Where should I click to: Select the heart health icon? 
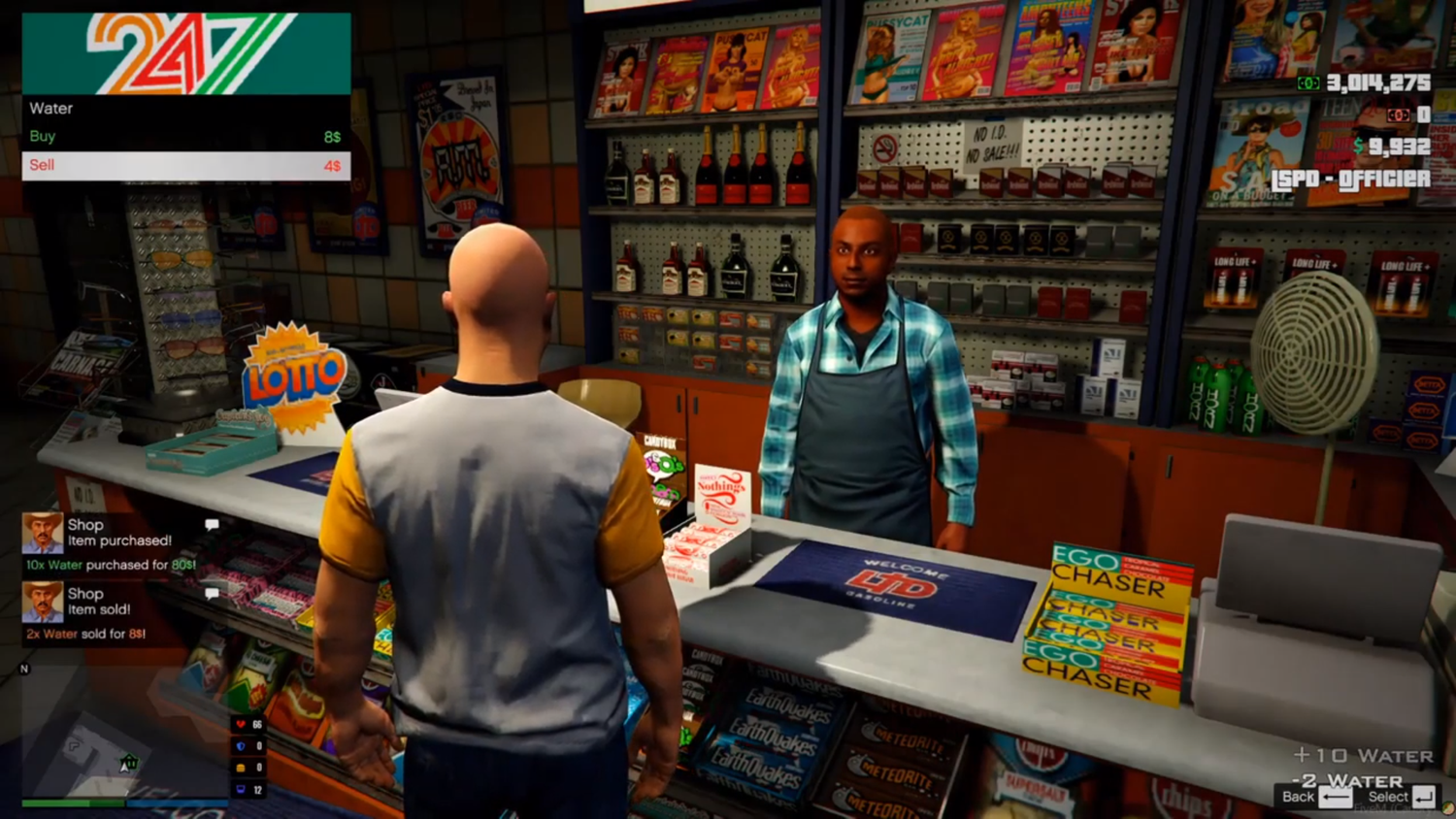(241, 725)
